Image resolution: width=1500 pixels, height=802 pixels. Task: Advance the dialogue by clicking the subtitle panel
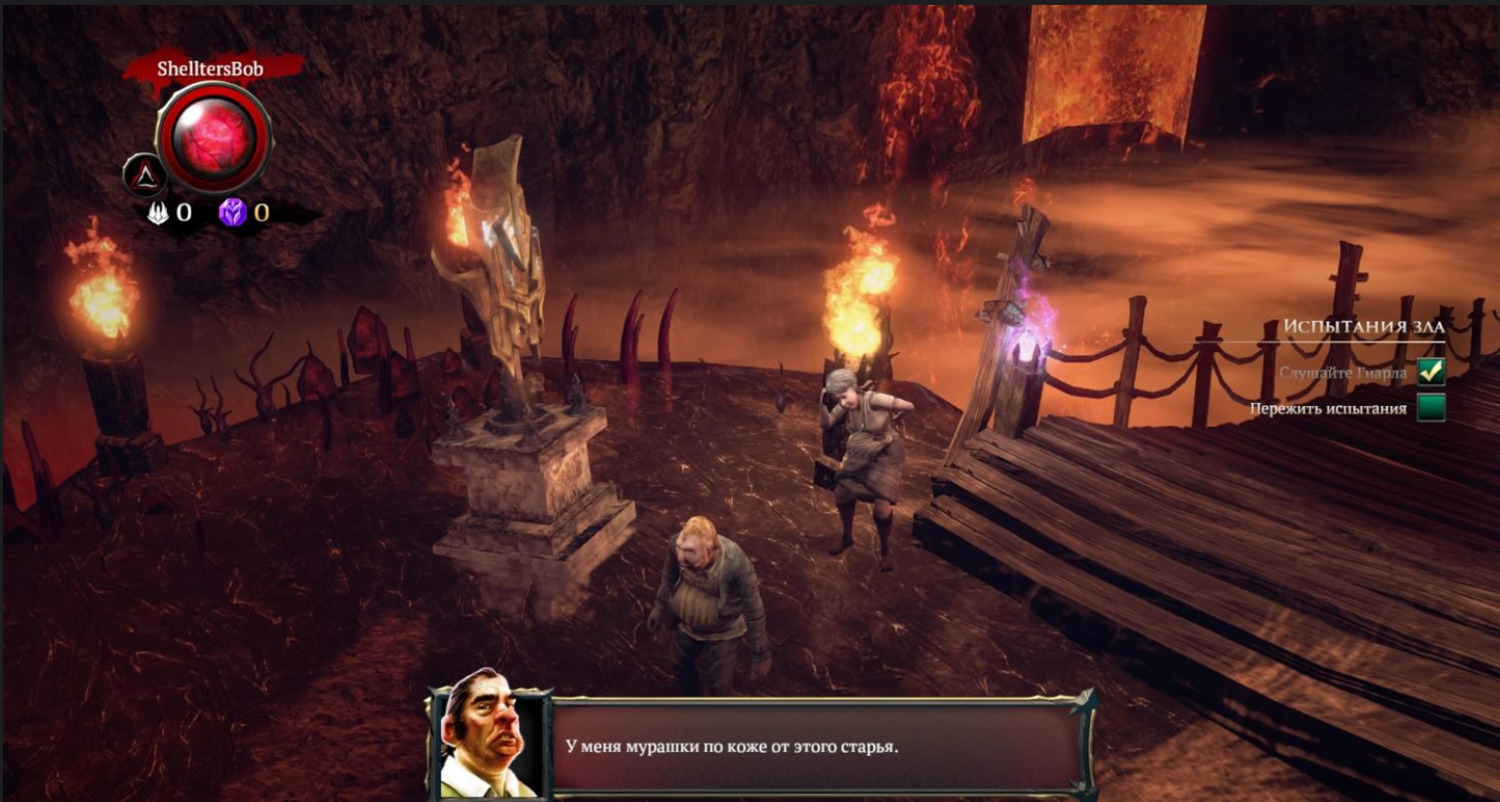[815, 747]
